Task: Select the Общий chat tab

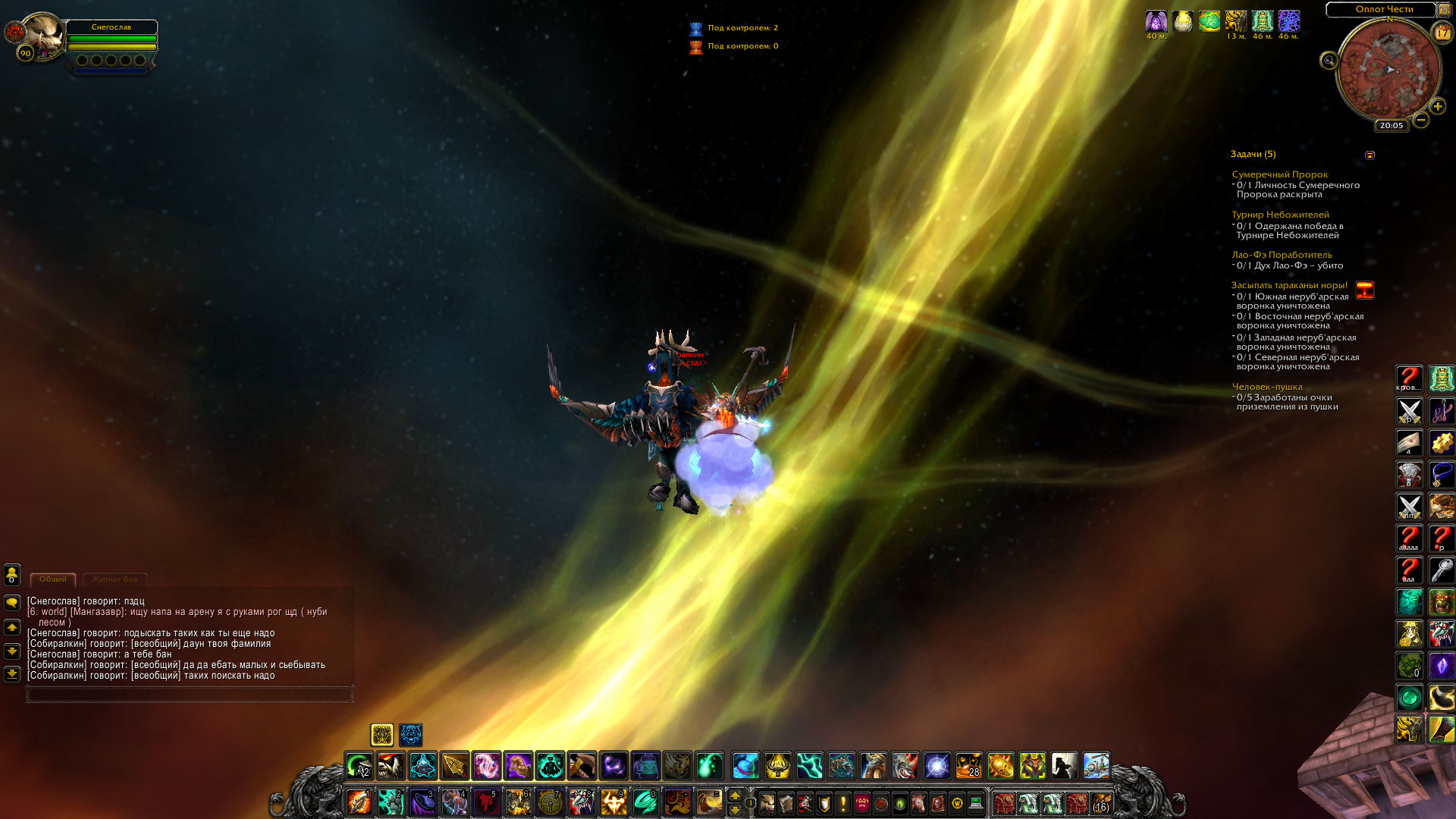Action: [x=53, y=579]
